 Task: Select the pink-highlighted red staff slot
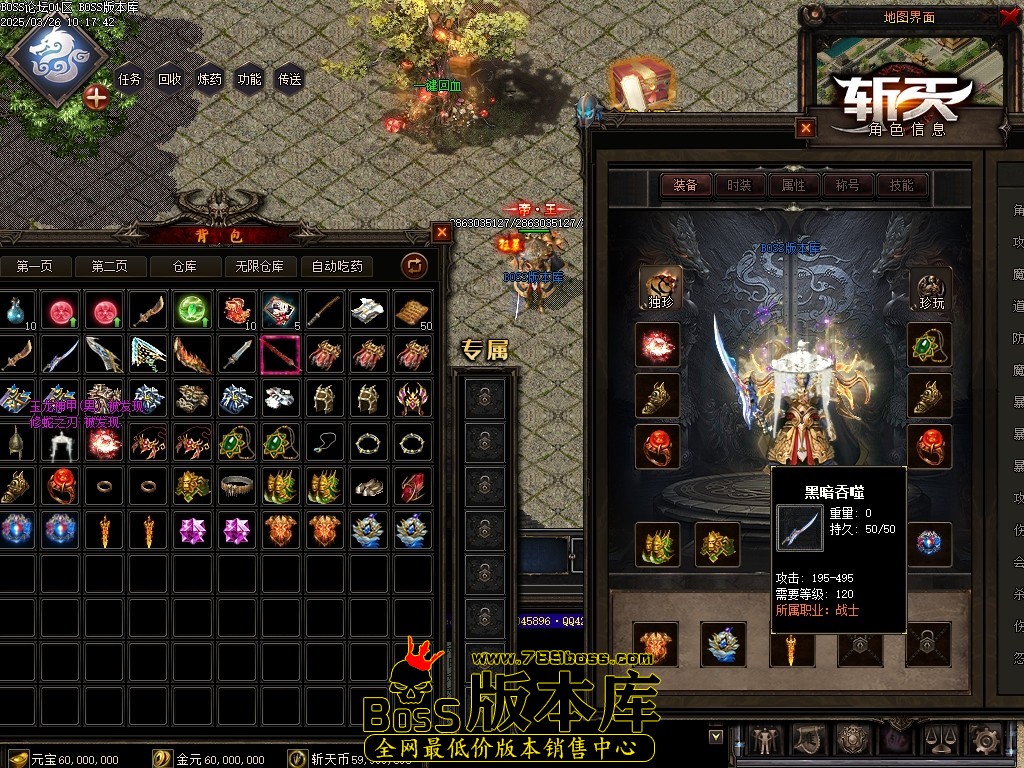[x=280, y=354]
